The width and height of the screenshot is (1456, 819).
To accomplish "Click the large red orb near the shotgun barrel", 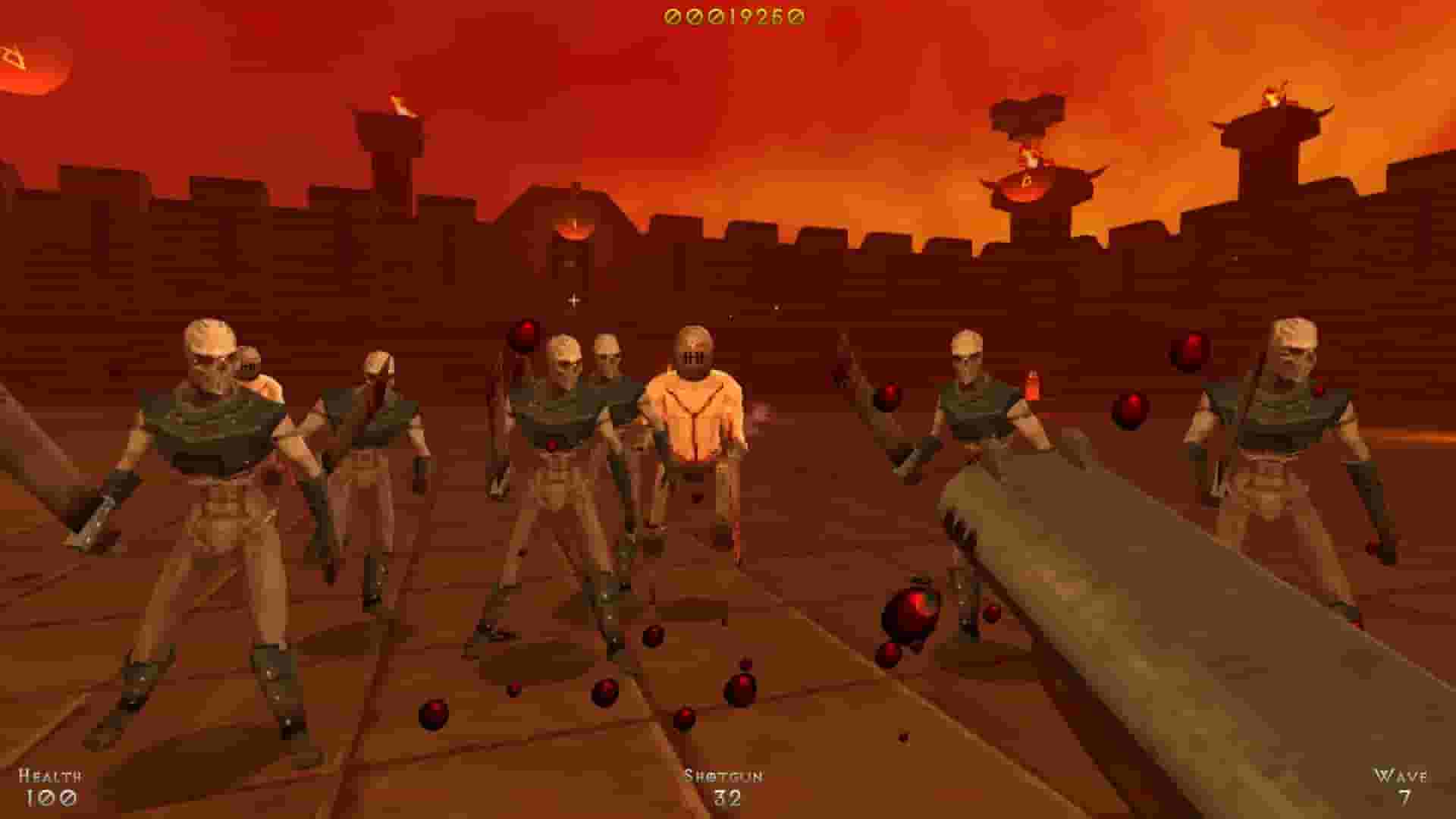I will click(914, 610).
